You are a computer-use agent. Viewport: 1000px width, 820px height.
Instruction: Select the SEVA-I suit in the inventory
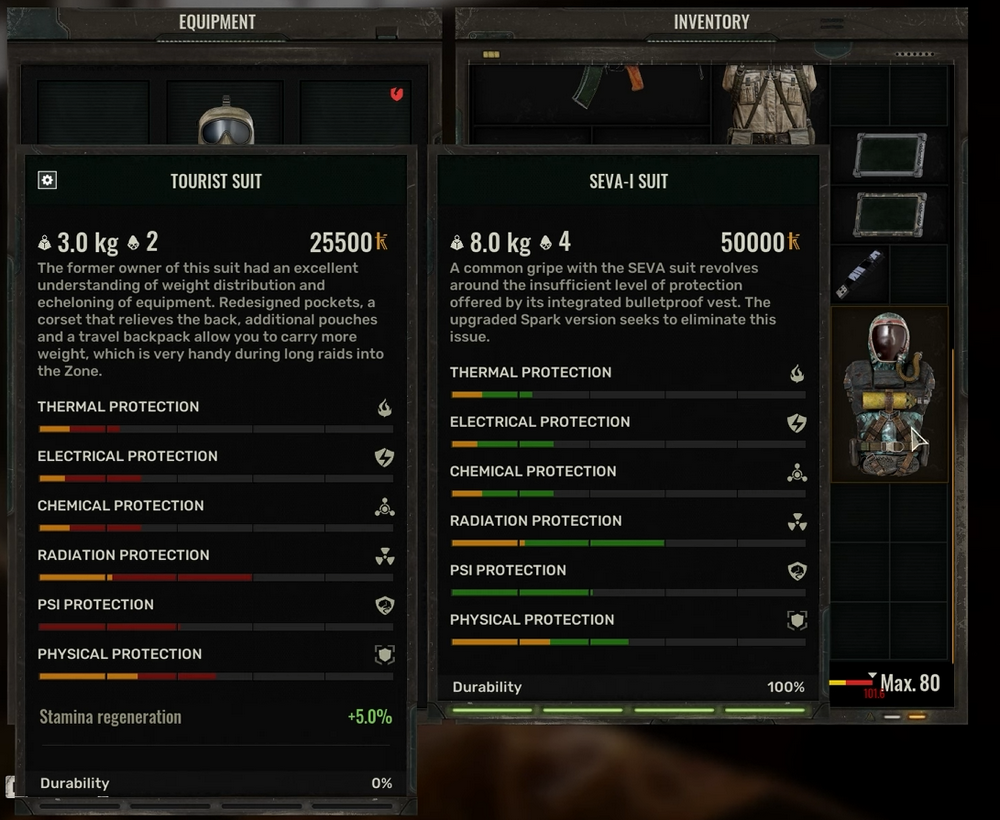(889, 394)
